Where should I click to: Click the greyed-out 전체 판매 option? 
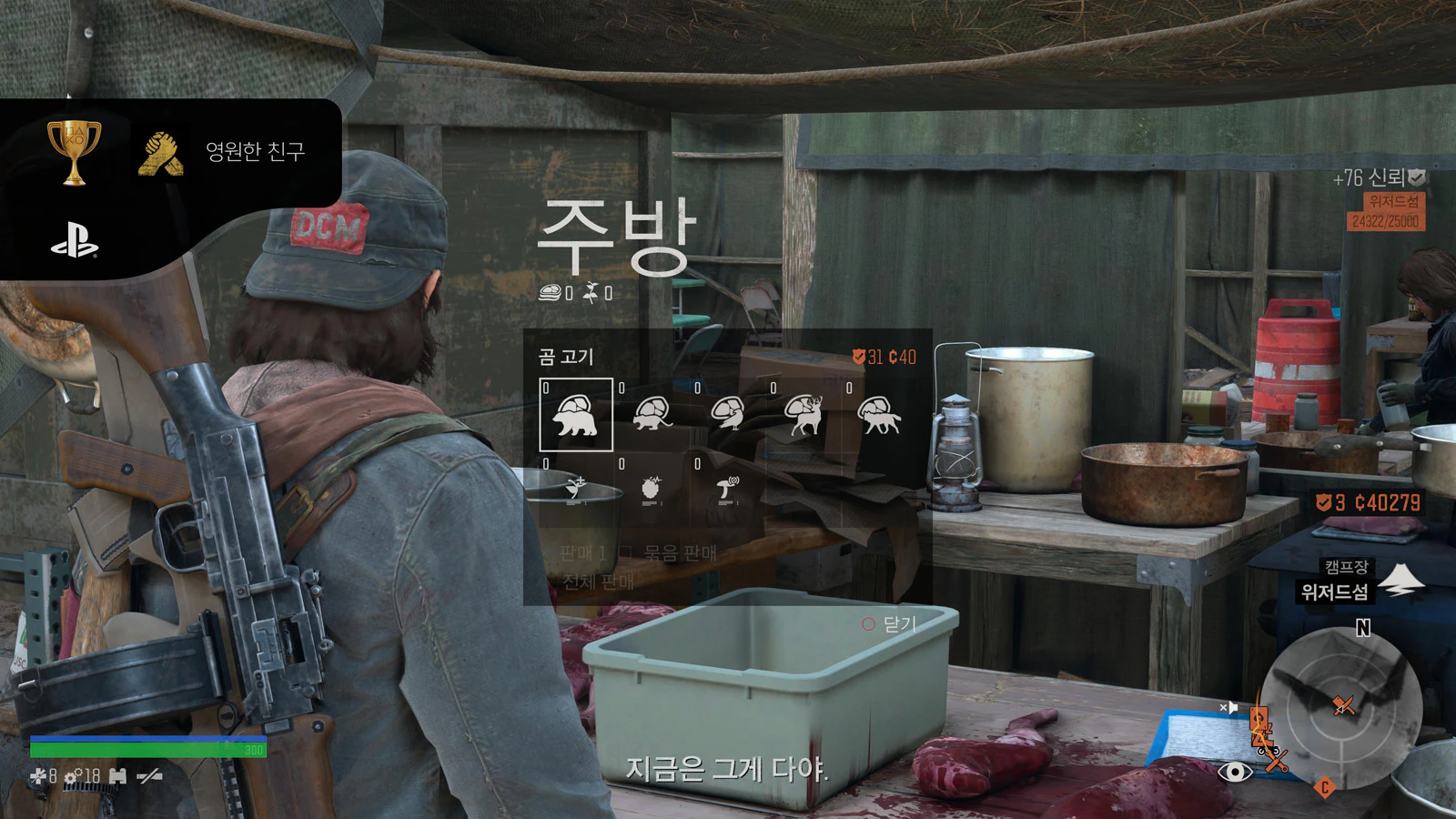tap(598, 581)
